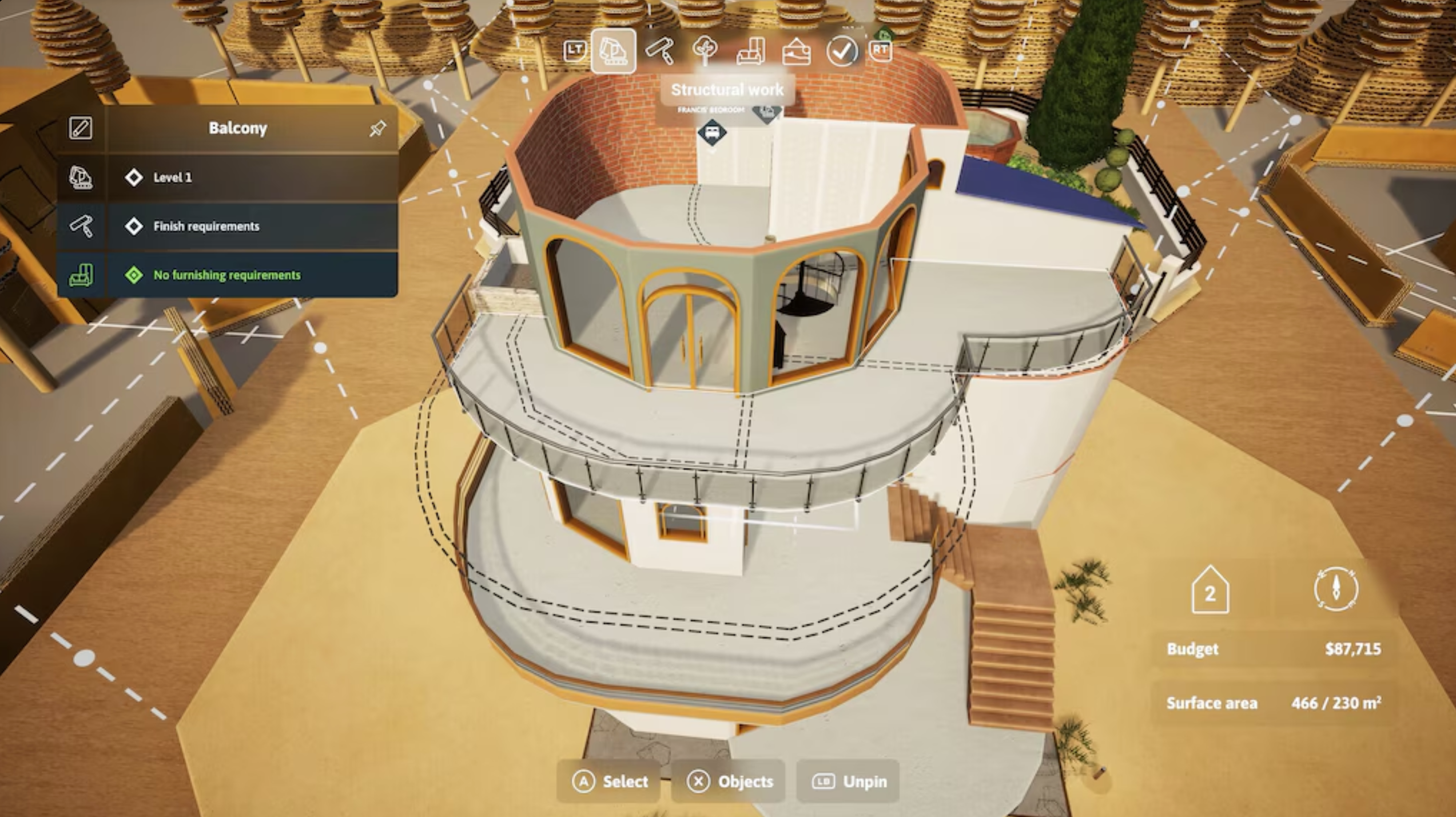Click the excavator icon beside Level 1
The image size is (1456, 817).
[x=82, y=177]
